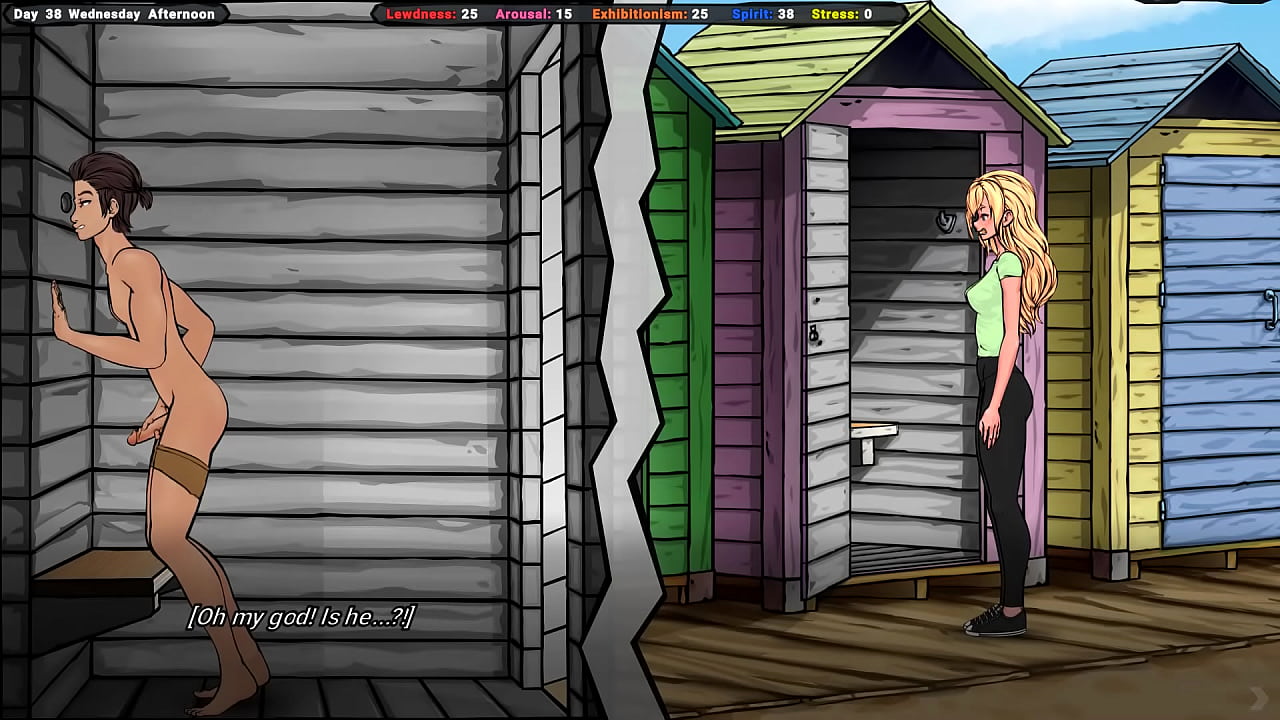Advance dialogue with the bottom-right chevron arrow
This screenshot has width=1280, height=720.
[x=1258, y=697]
